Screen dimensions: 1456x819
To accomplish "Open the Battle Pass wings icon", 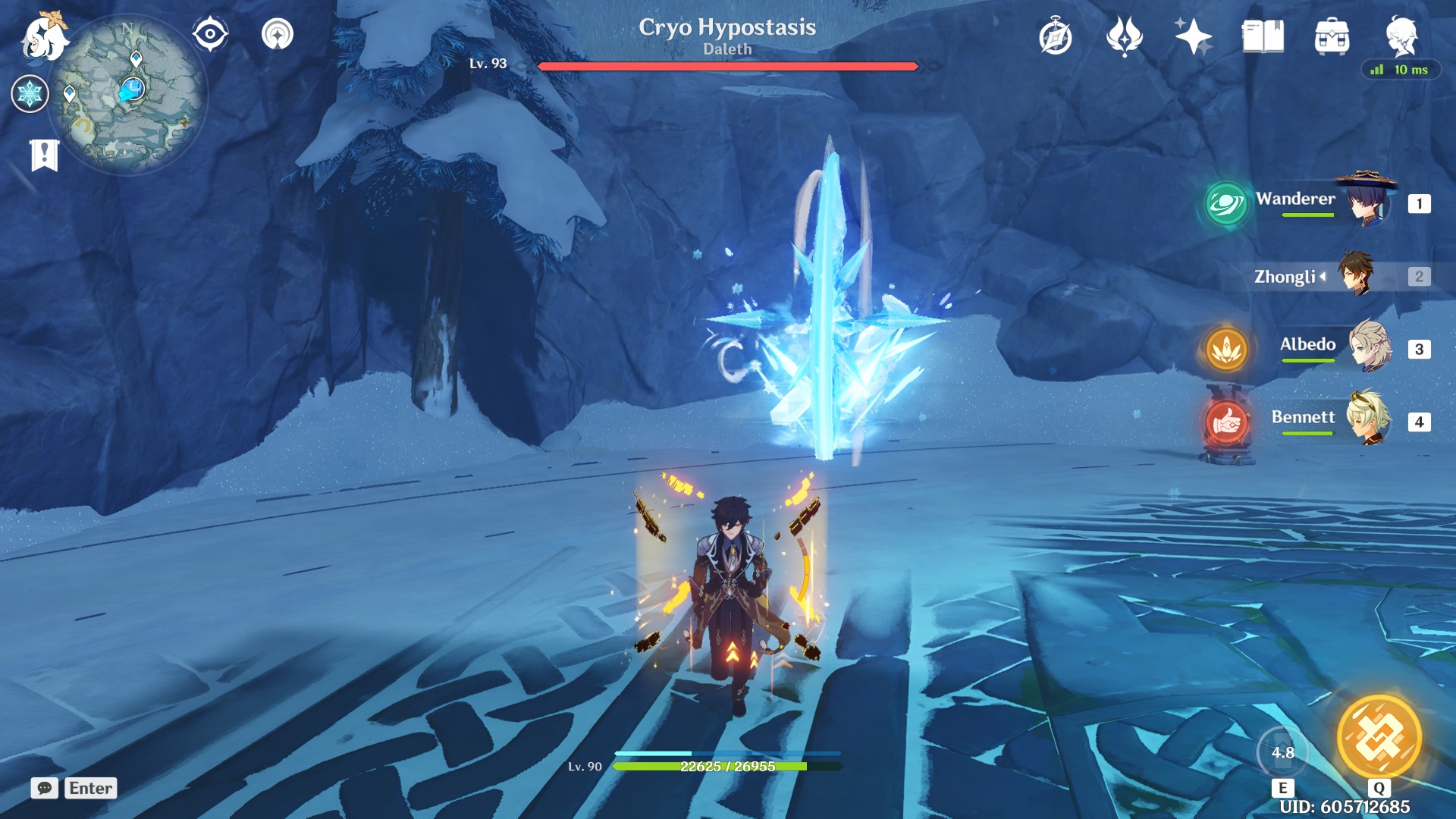I will coord(1126,35).
